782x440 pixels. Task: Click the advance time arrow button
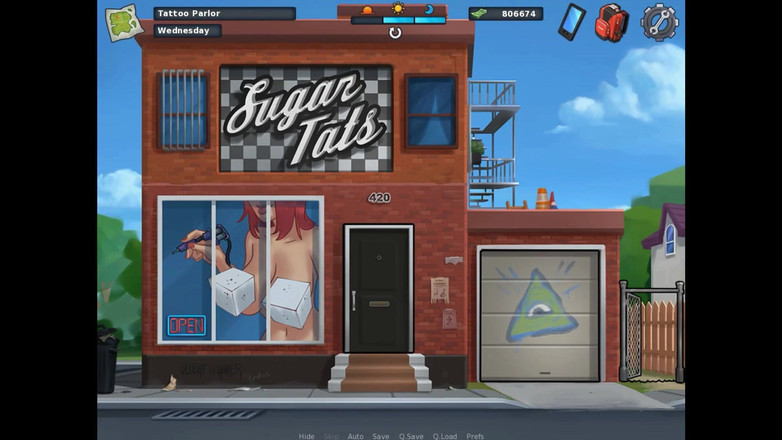[395, 33]
